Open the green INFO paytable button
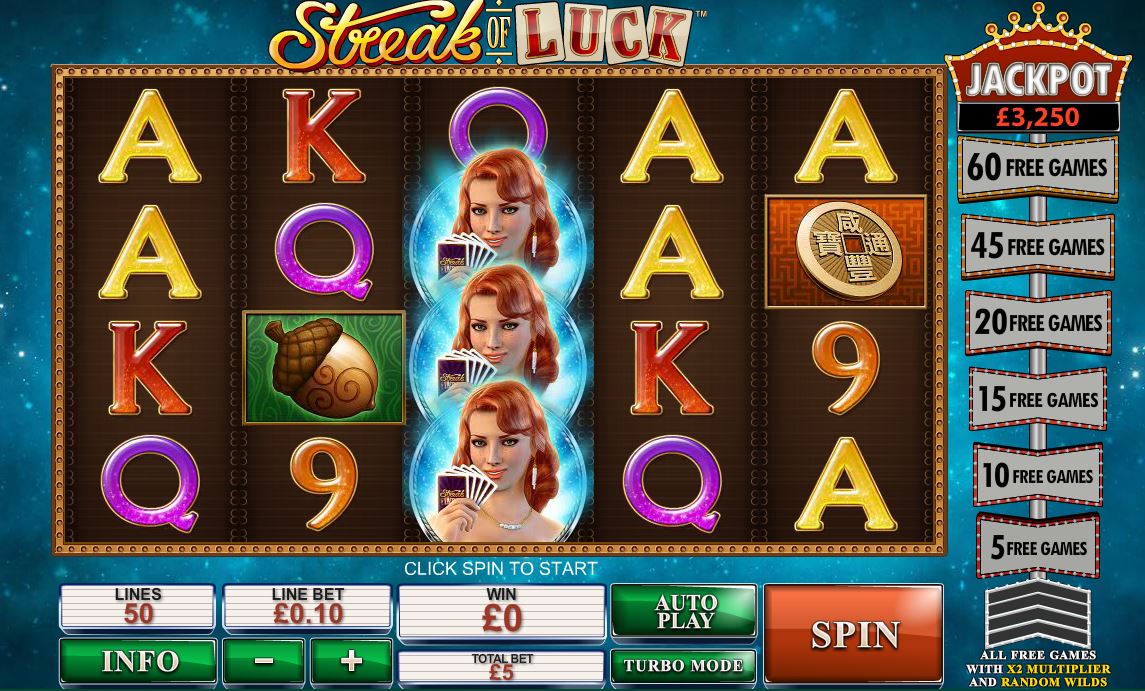 [138, 661]
